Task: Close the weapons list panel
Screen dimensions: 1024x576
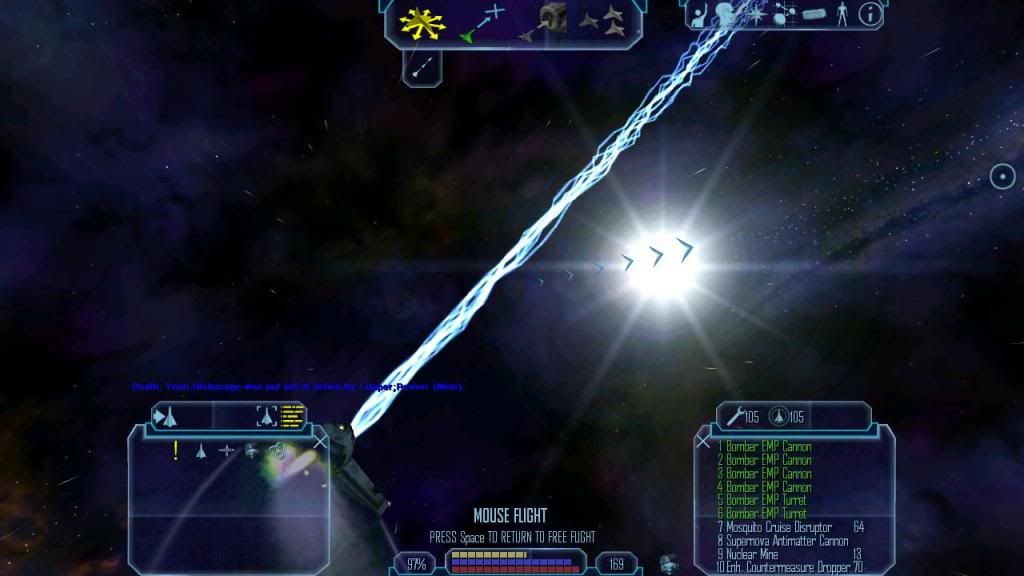Action: coord(704,440)
